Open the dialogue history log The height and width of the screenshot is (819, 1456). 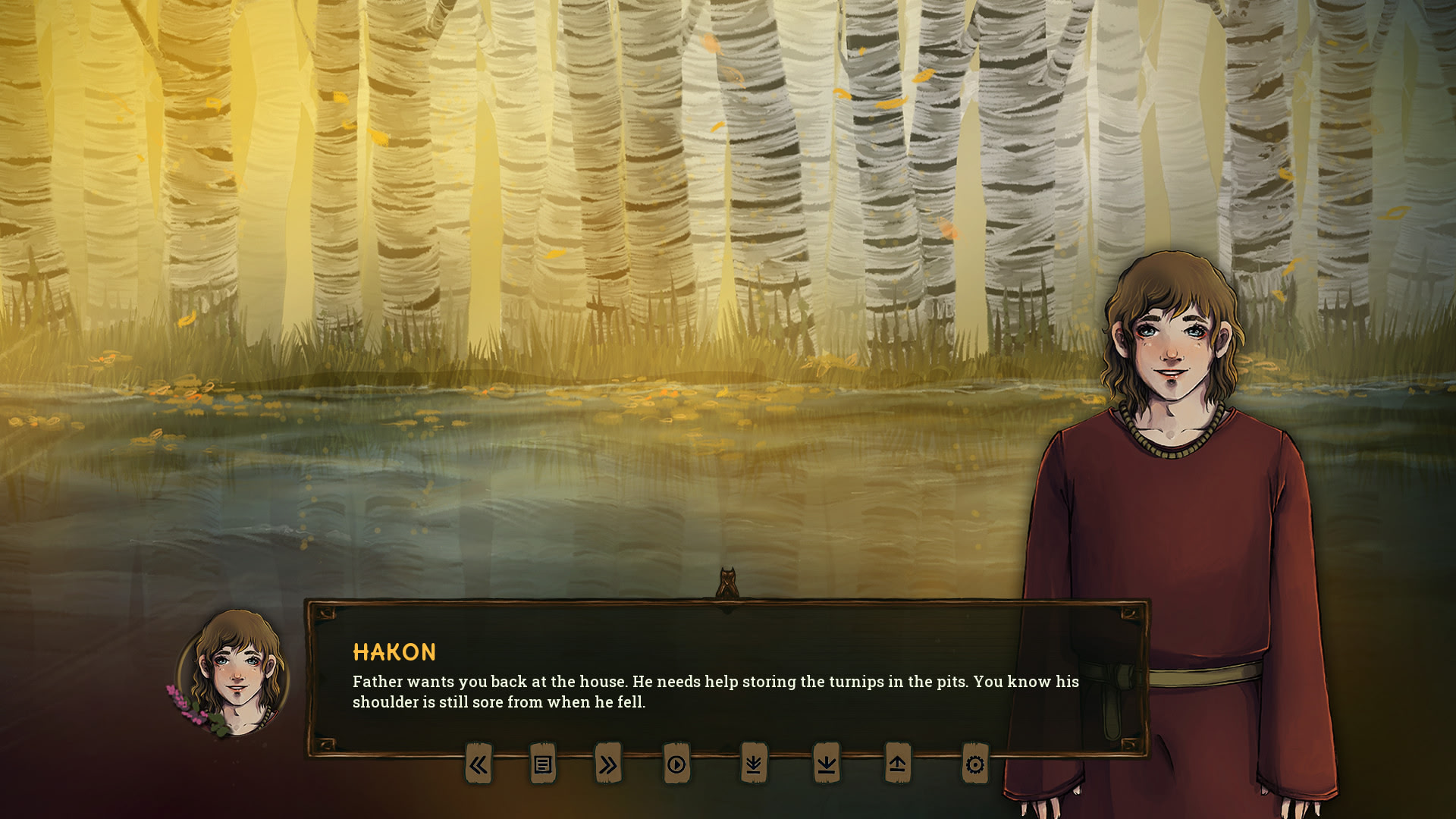point(542,764)
